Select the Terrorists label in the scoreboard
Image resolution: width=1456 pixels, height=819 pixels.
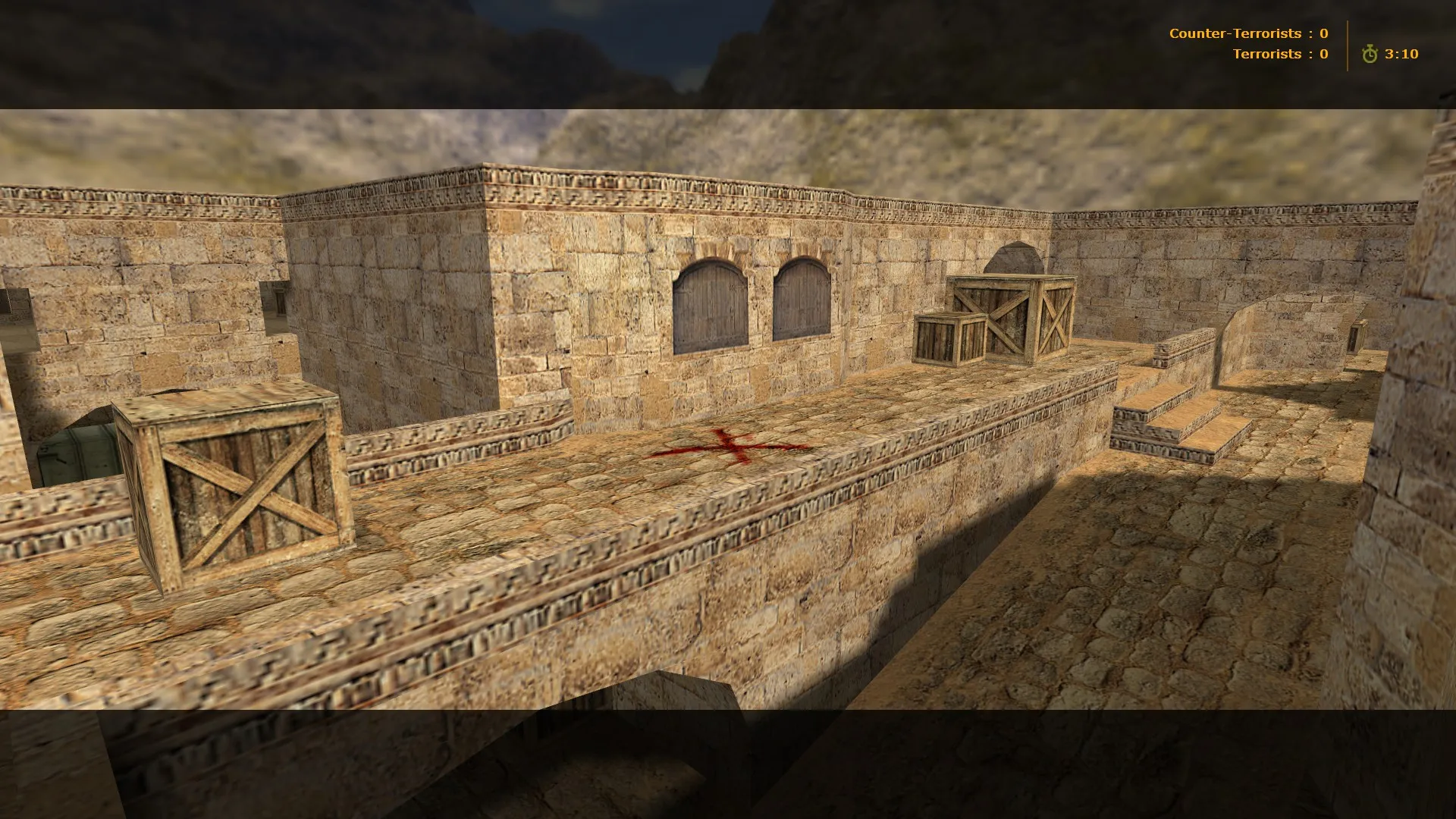coord(1269,54)
